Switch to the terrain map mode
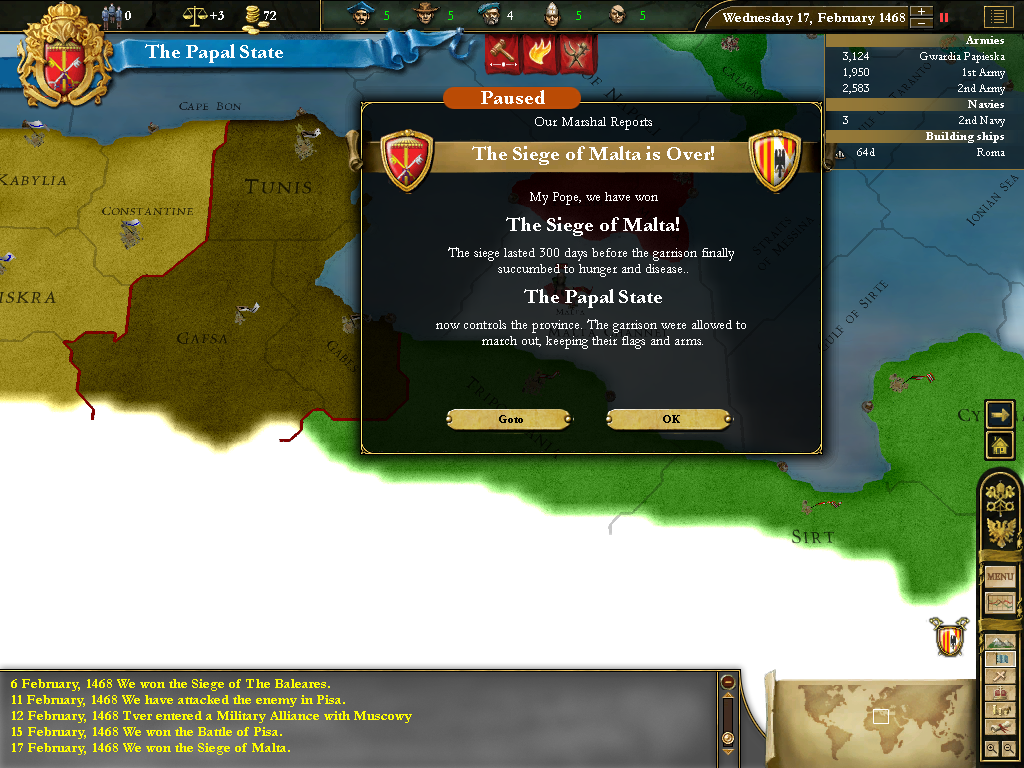Image resolution: width=1024 pixels, height=768 pixels. point(1000,642)
